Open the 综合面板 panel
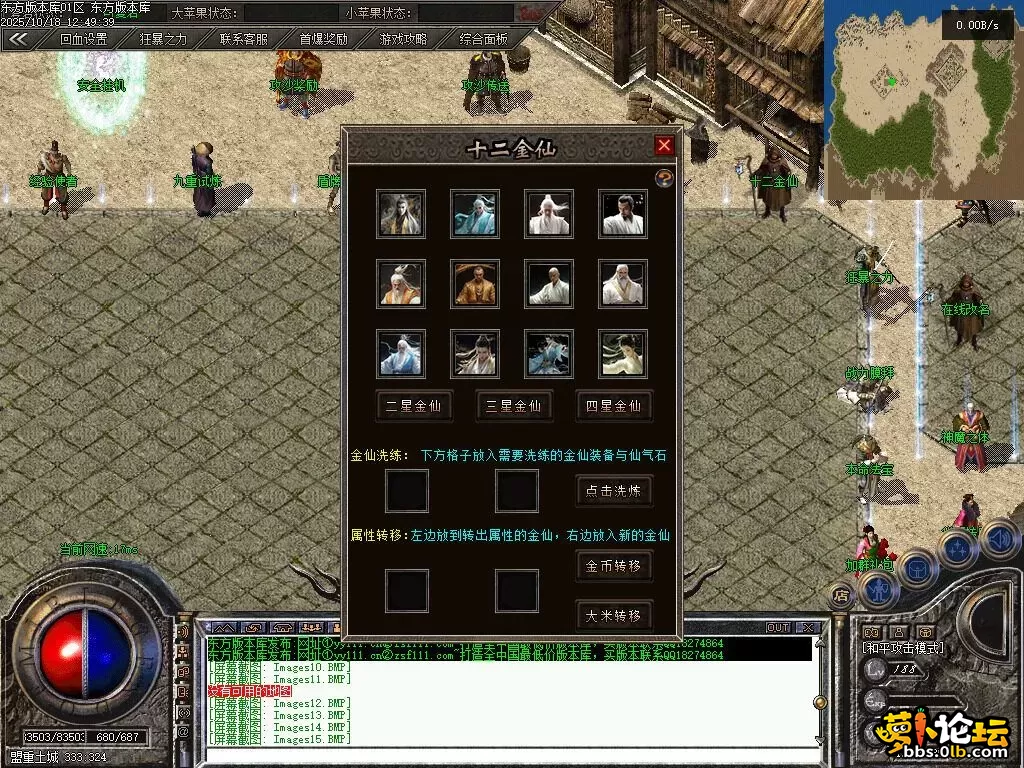1024x768 pixels. (484, 39)
